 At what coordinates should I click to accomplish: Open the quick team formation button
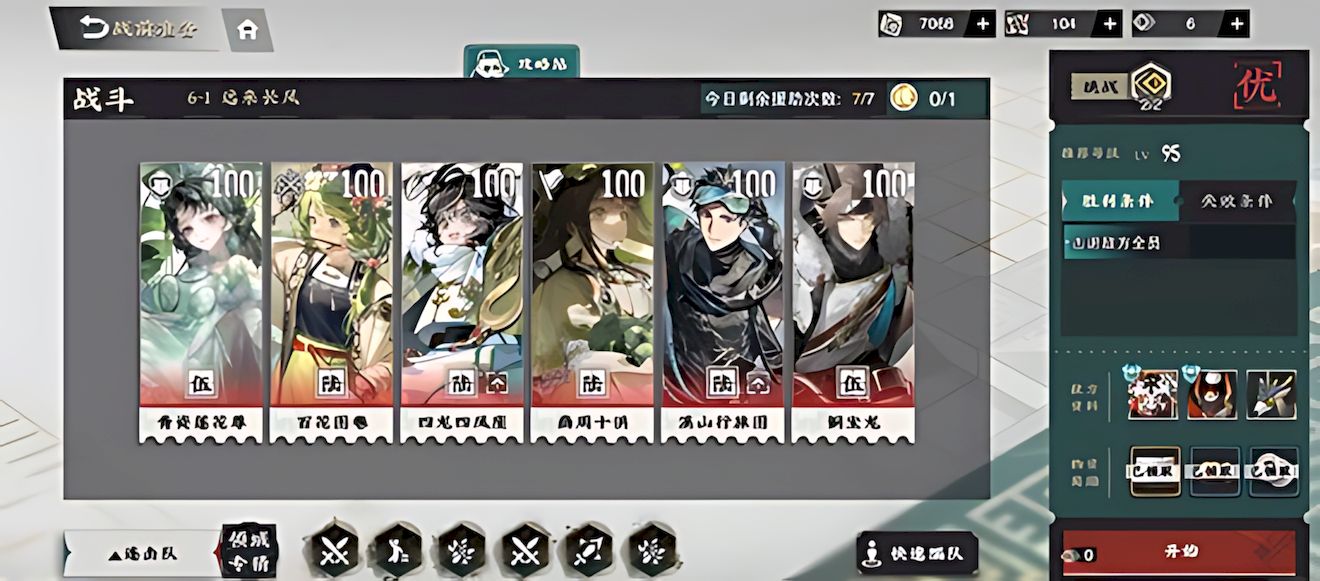pyautogui.click(x=917, y=552)
